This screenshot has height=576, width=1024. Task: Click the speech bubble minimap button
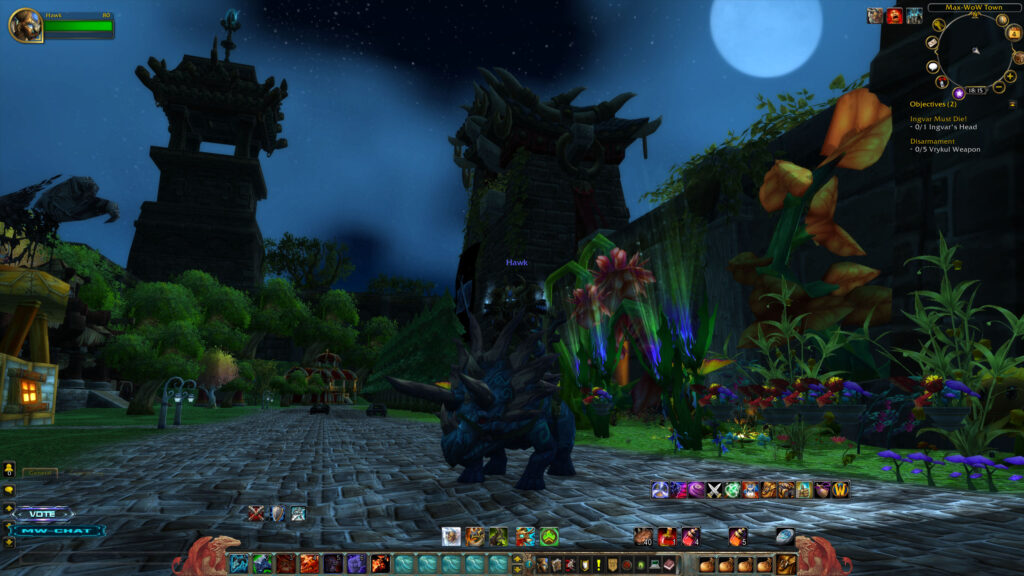(931, 67)
